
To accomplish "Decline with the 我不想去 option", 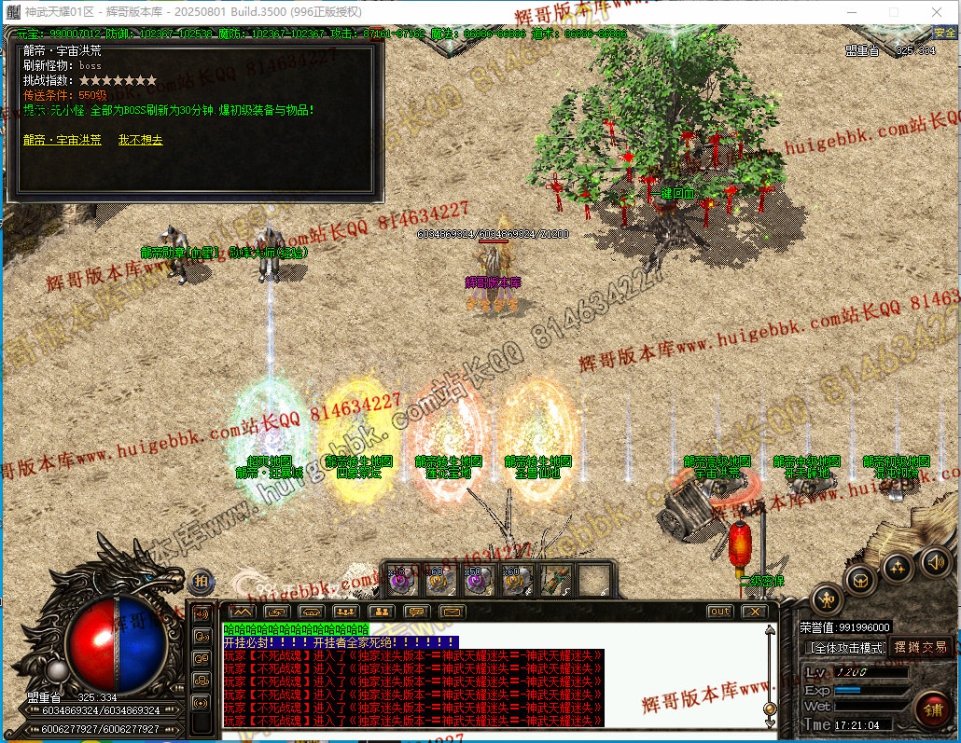I will coord(140,140).
